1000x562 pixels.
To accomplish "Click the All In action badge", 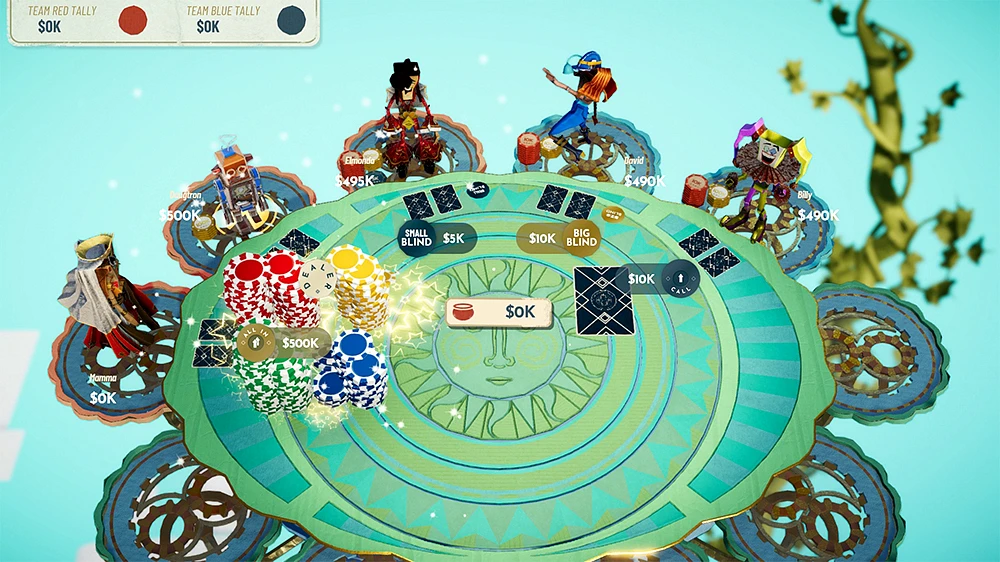I will point(254,344).
